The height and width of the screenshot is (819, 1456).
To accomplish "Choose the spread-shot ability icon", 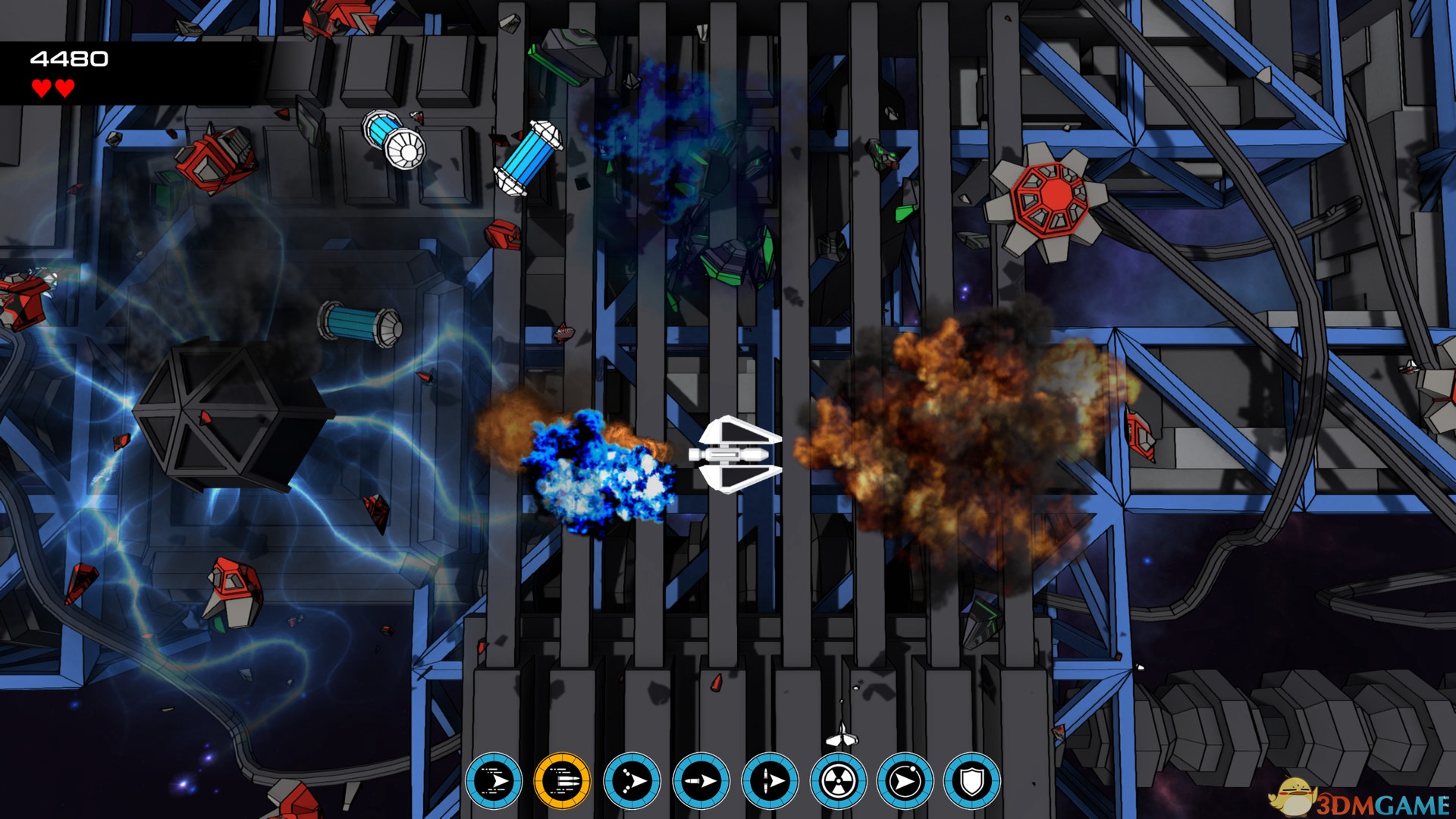I will (632, 780).
